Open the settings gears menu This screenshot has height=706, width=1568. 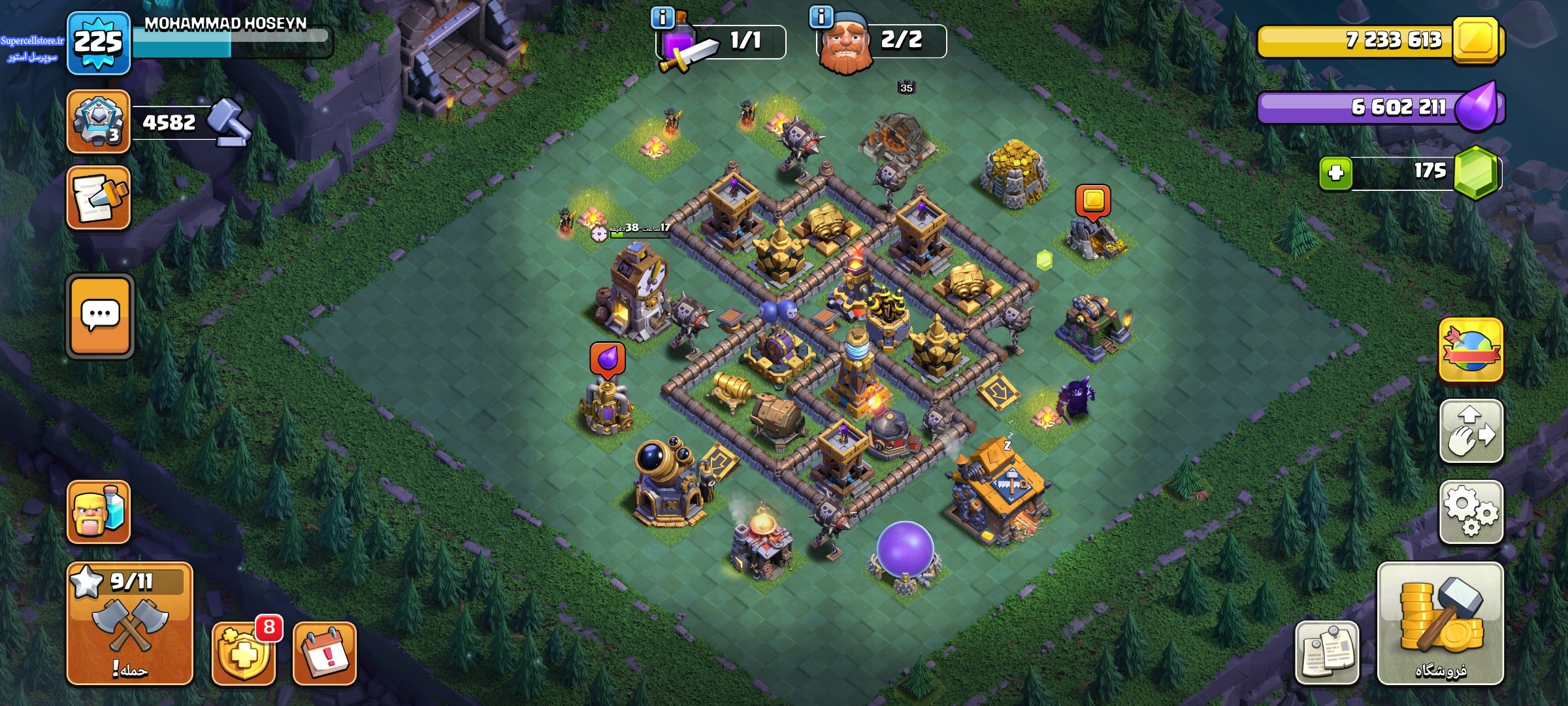[x=1471, y=511]
